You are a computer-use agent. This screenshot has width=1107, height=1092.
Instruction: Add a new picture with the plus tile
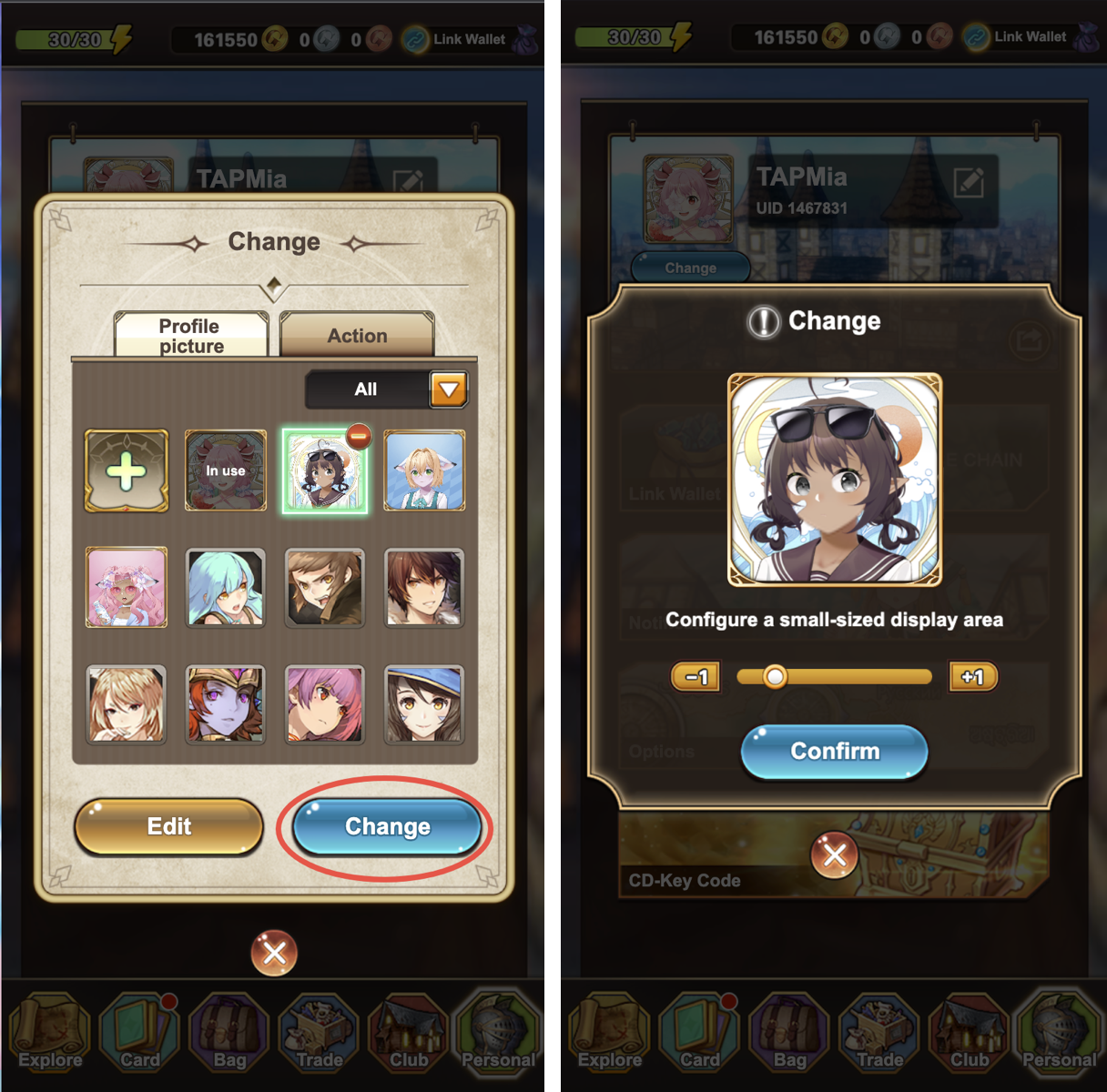(x=127, y=471)
